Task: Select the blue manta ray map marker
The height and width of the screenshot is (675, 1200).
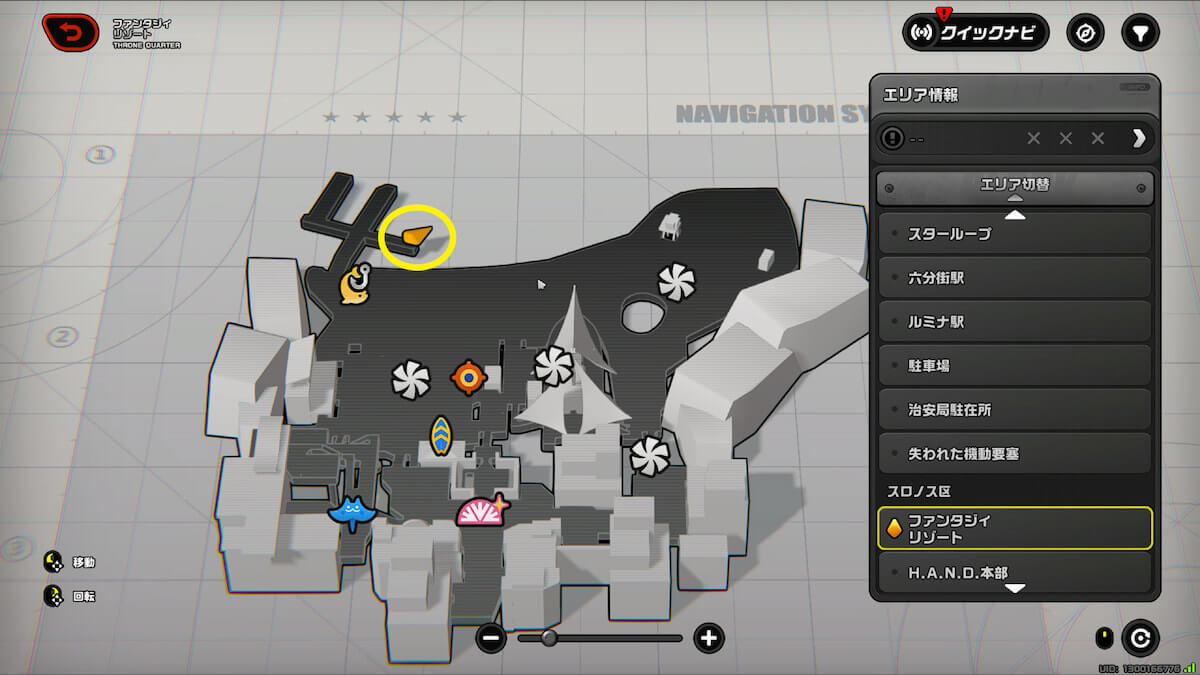Action: pos(349,512)
